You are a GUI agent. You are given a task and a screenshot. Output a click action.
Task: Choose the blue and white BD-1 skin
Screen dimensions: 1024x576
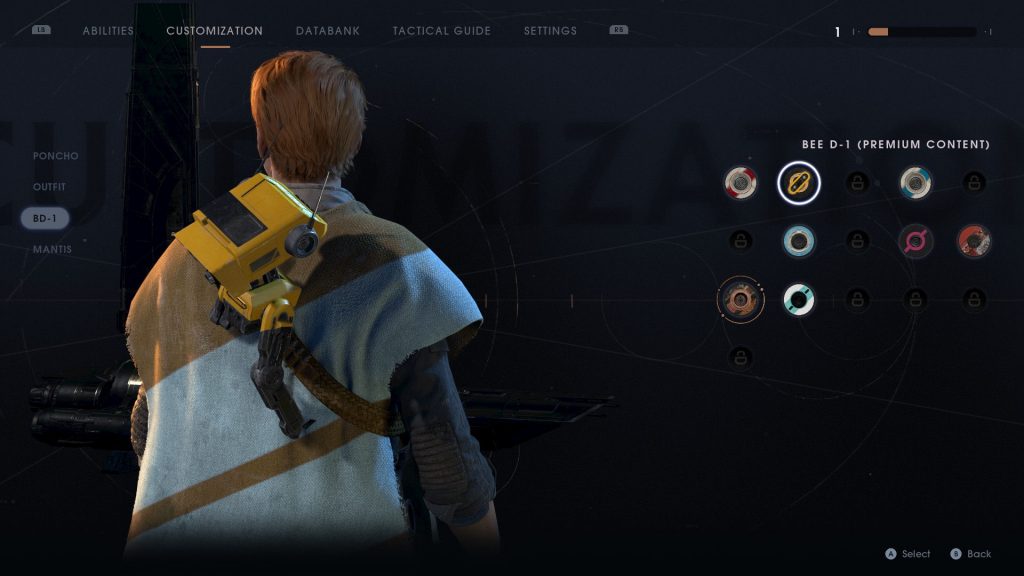[x=915, y=182]
